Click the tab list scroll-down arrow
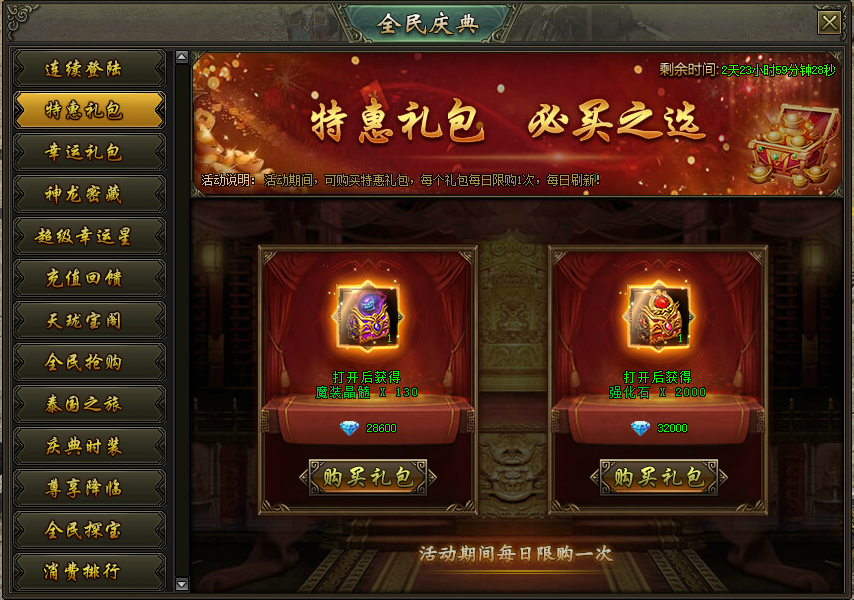 pos(181,584)
